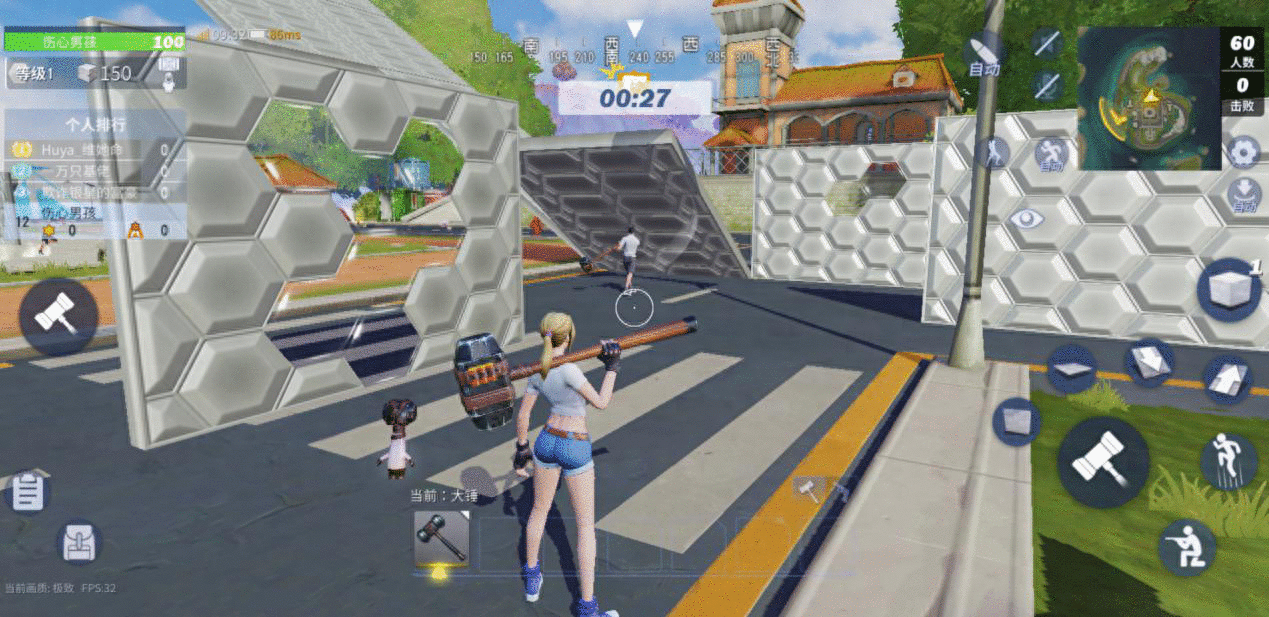Toggle the muted speaker voice icon

1047,43
